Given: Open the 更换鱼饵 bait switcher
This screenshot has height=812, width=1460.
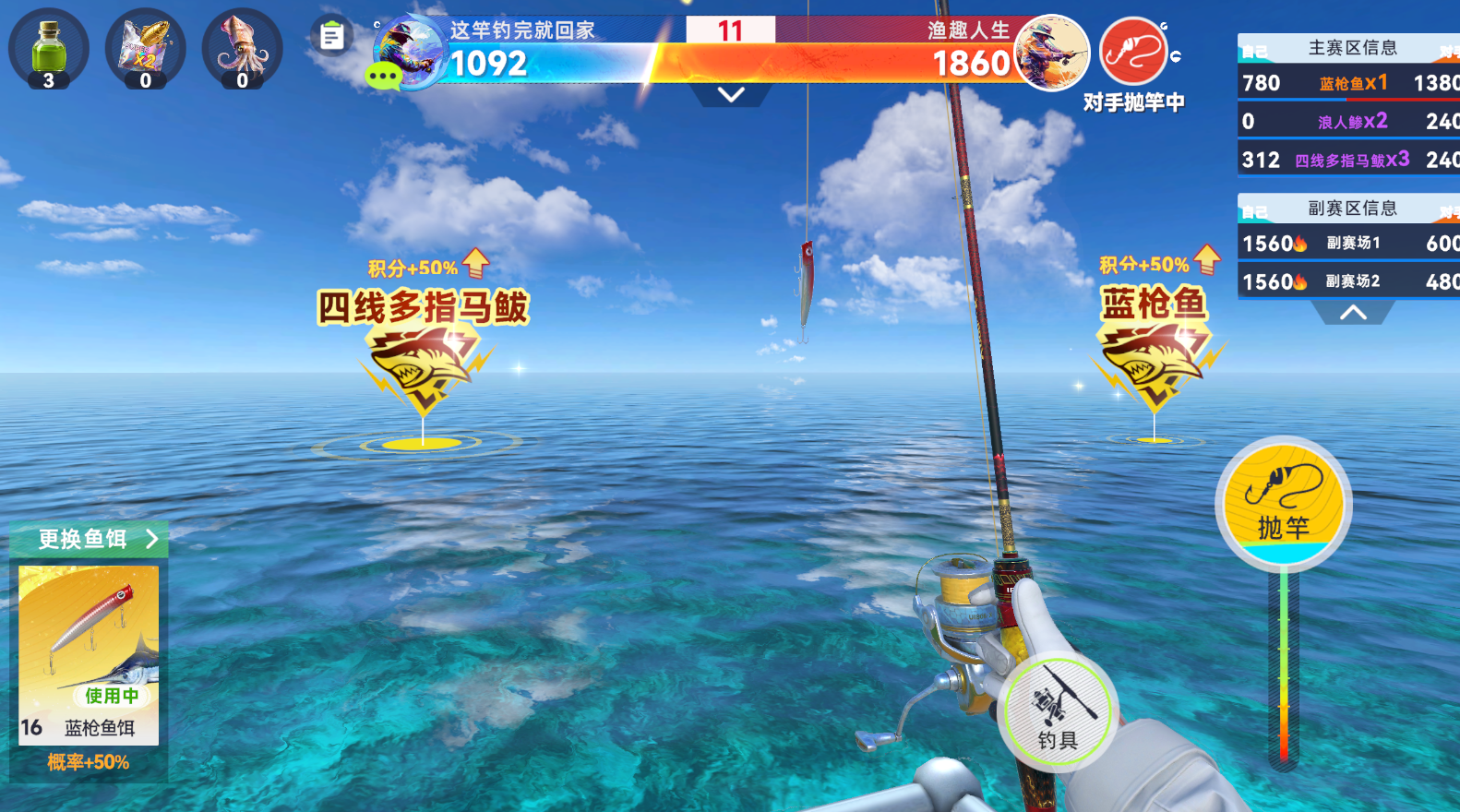Looking at the screenshot, I should [90, 539].
